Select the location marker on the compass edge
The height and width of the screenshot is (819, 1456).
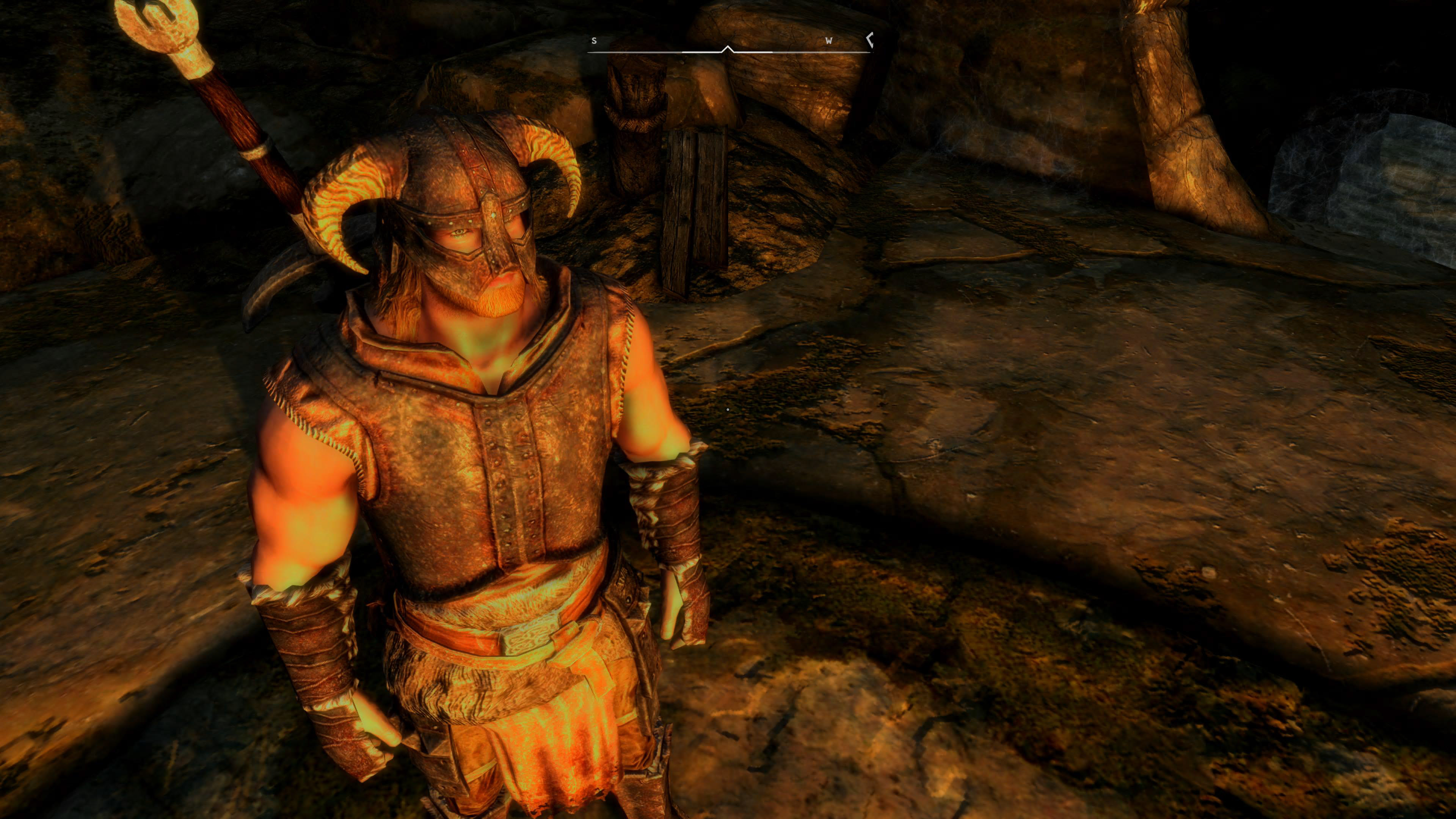(870, 39)
